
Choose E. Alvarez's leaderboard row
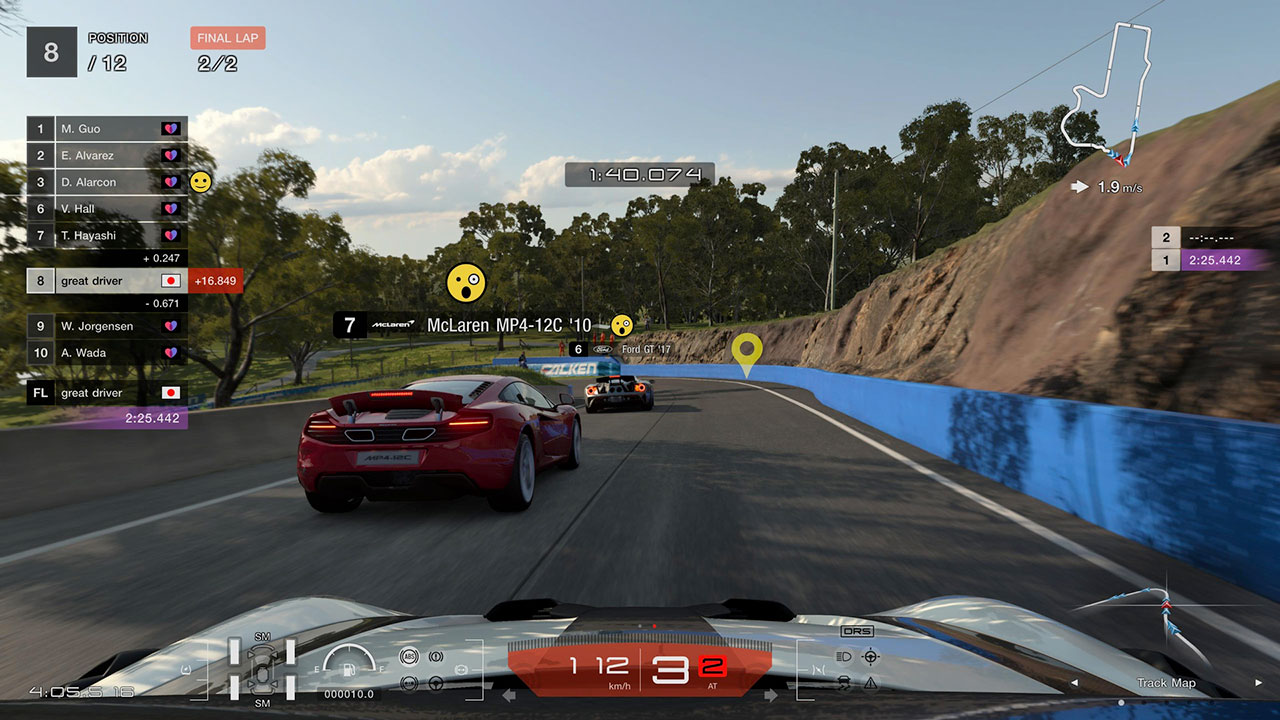(107, 155)
